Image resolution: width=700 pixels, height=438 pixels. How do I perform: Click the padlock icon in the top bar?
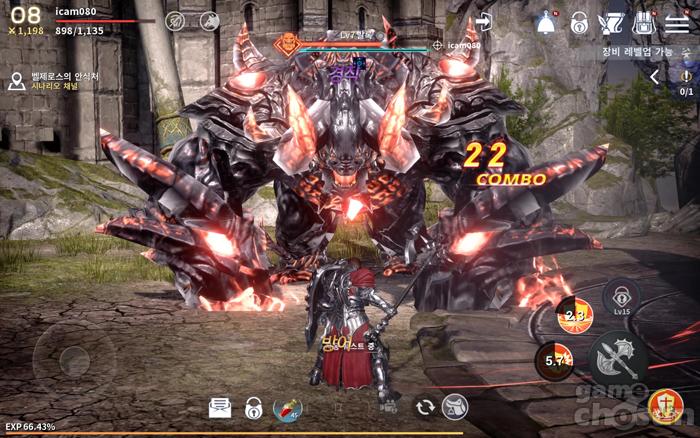pyautogui.click(x=579, y=23)
